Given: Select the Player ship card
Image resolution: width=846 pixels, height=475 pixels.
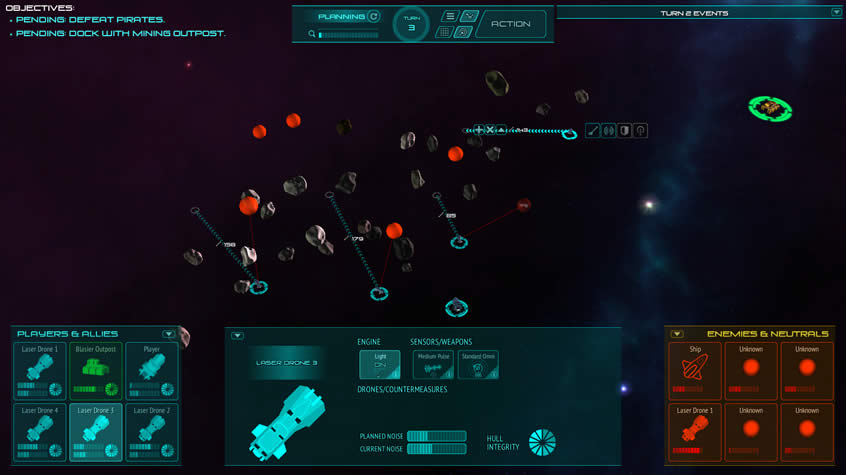Looking at the screenshot, I should pyautogui.click(x=152, y=371).
